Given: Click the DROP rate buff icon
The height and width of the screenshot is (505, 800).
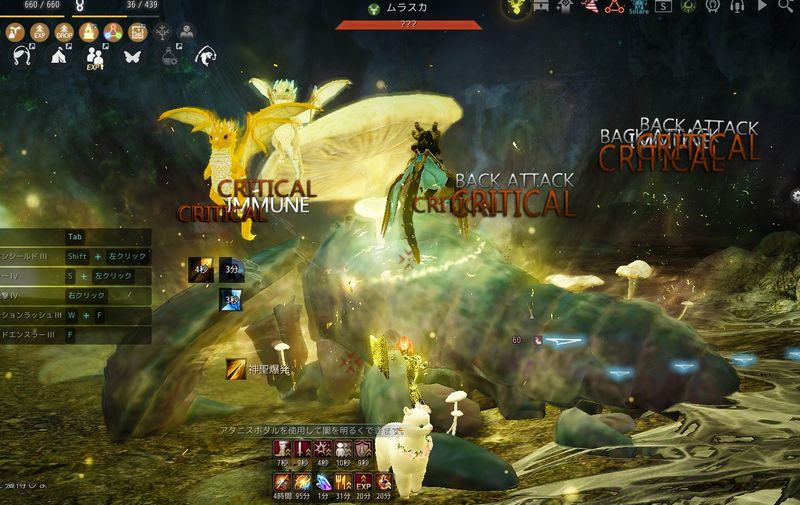Looking at the screenshot, I should pyautogui.click(x=66, y=31).
